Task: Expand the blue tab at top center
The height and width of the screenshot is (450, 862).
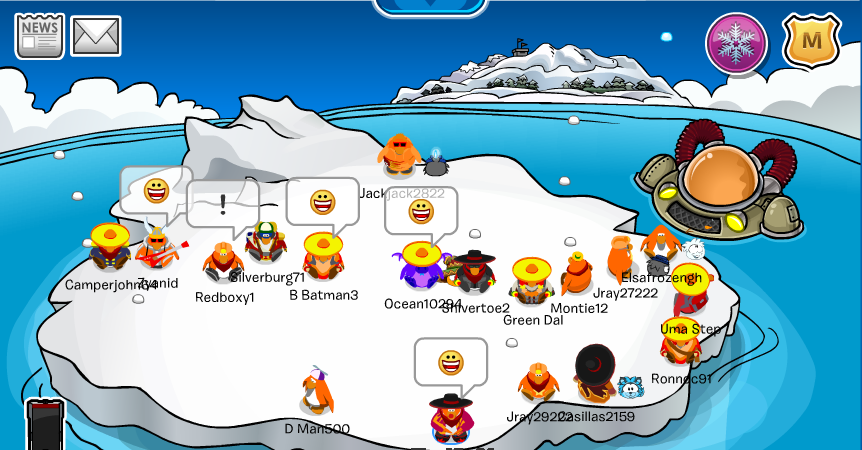Action: tap(431, 6)
